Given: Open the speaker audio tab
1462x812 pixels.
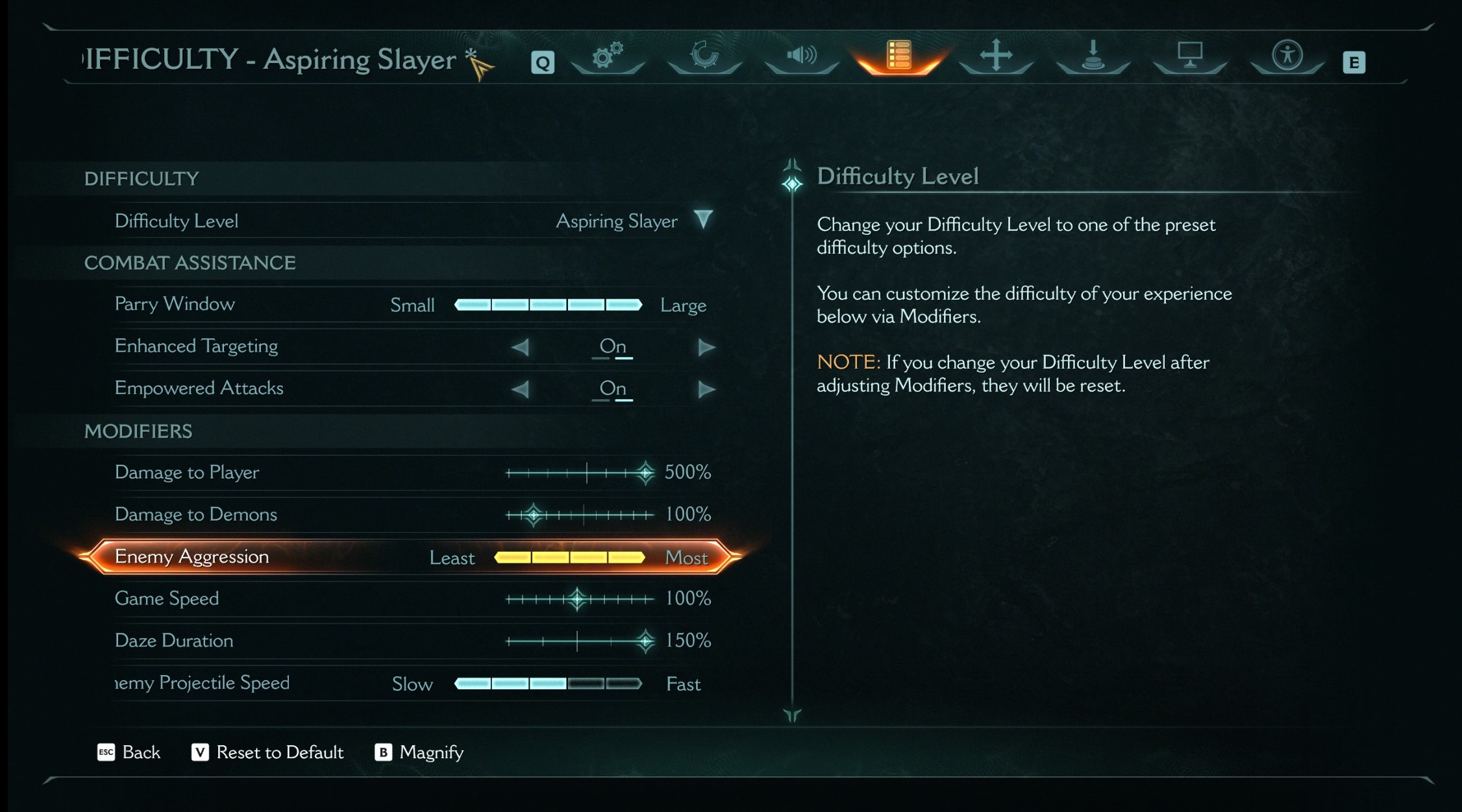Looking at the screenshot, I should (x=802, y=56).
